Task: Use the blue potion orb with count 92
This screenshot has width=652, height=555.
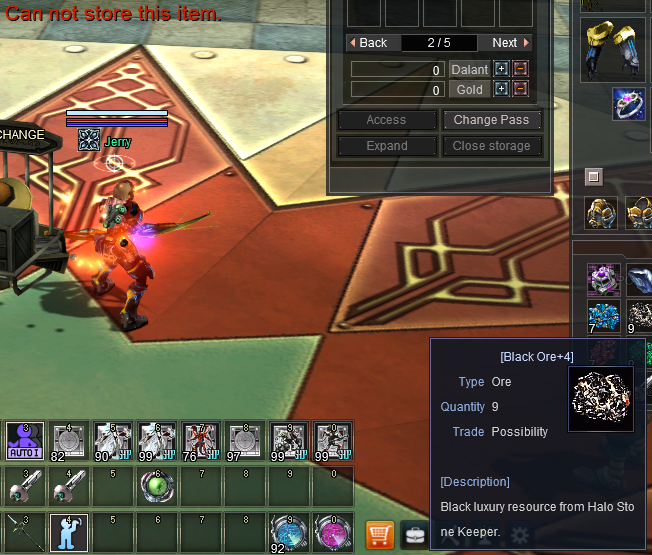Action: [289, 532]
